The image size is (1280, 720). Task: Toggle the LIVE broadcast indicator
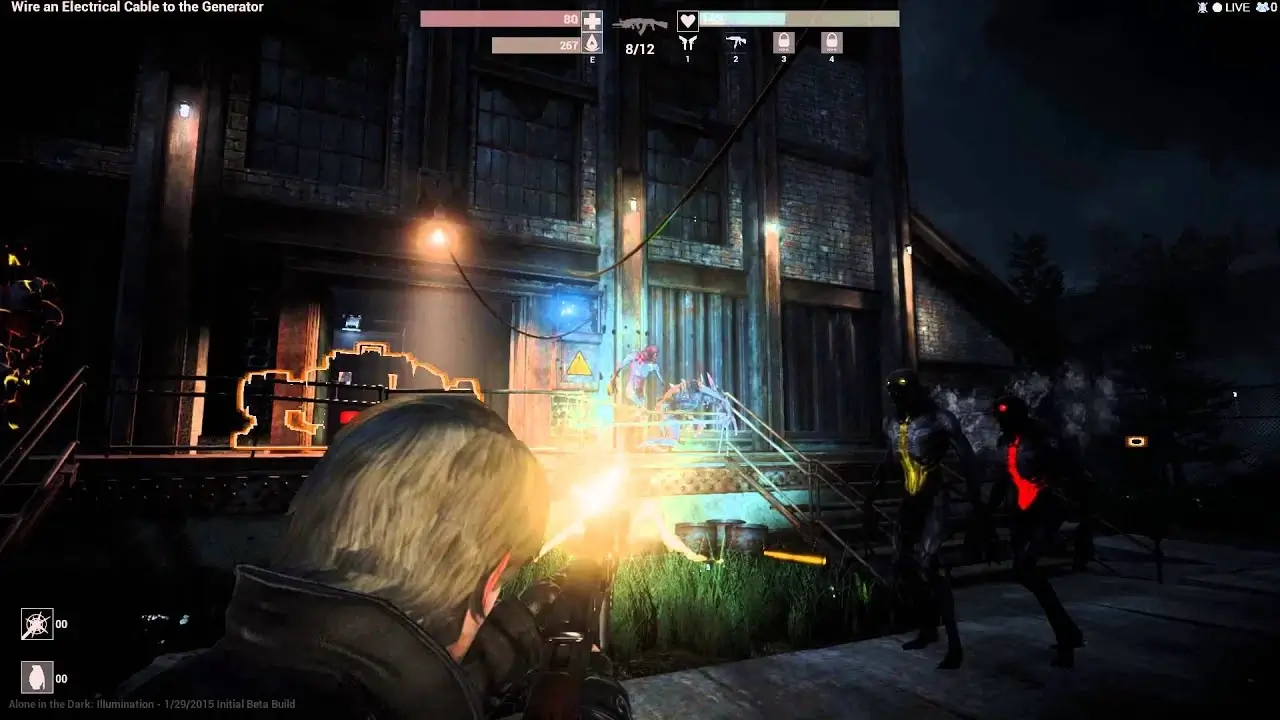click(x=1237, y=7)
